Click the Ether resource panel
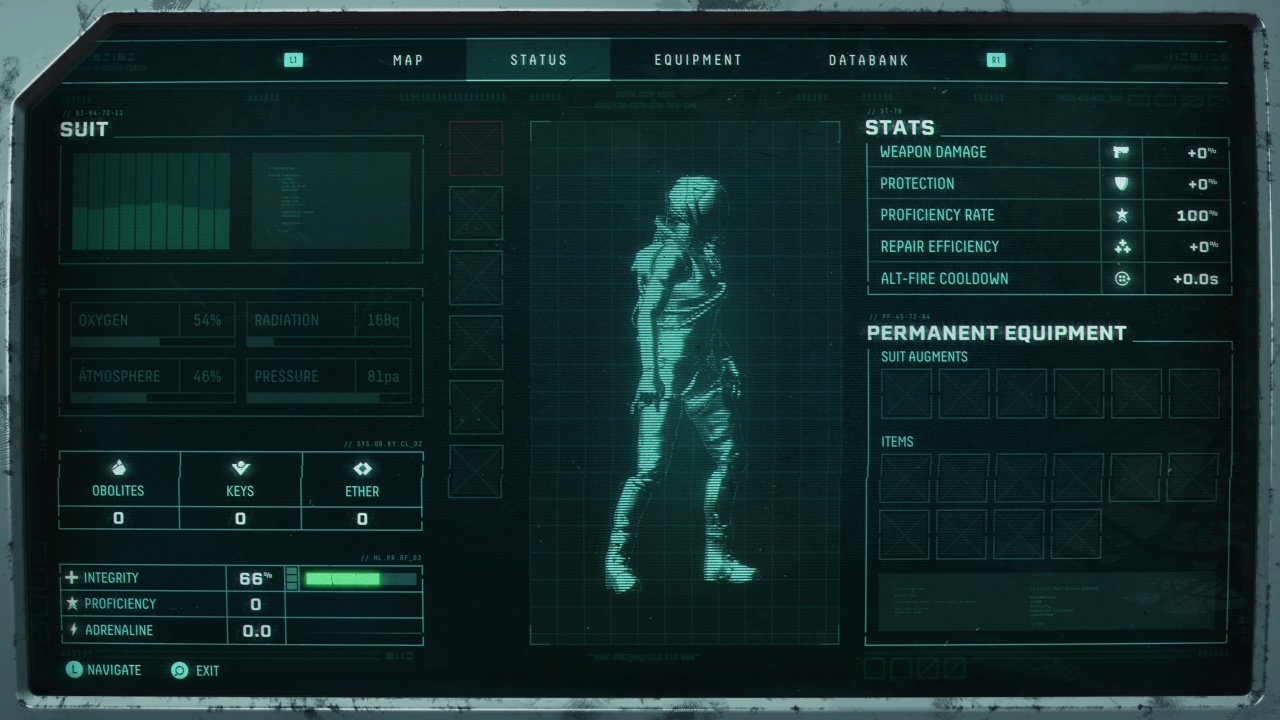 tap(362, 490)
